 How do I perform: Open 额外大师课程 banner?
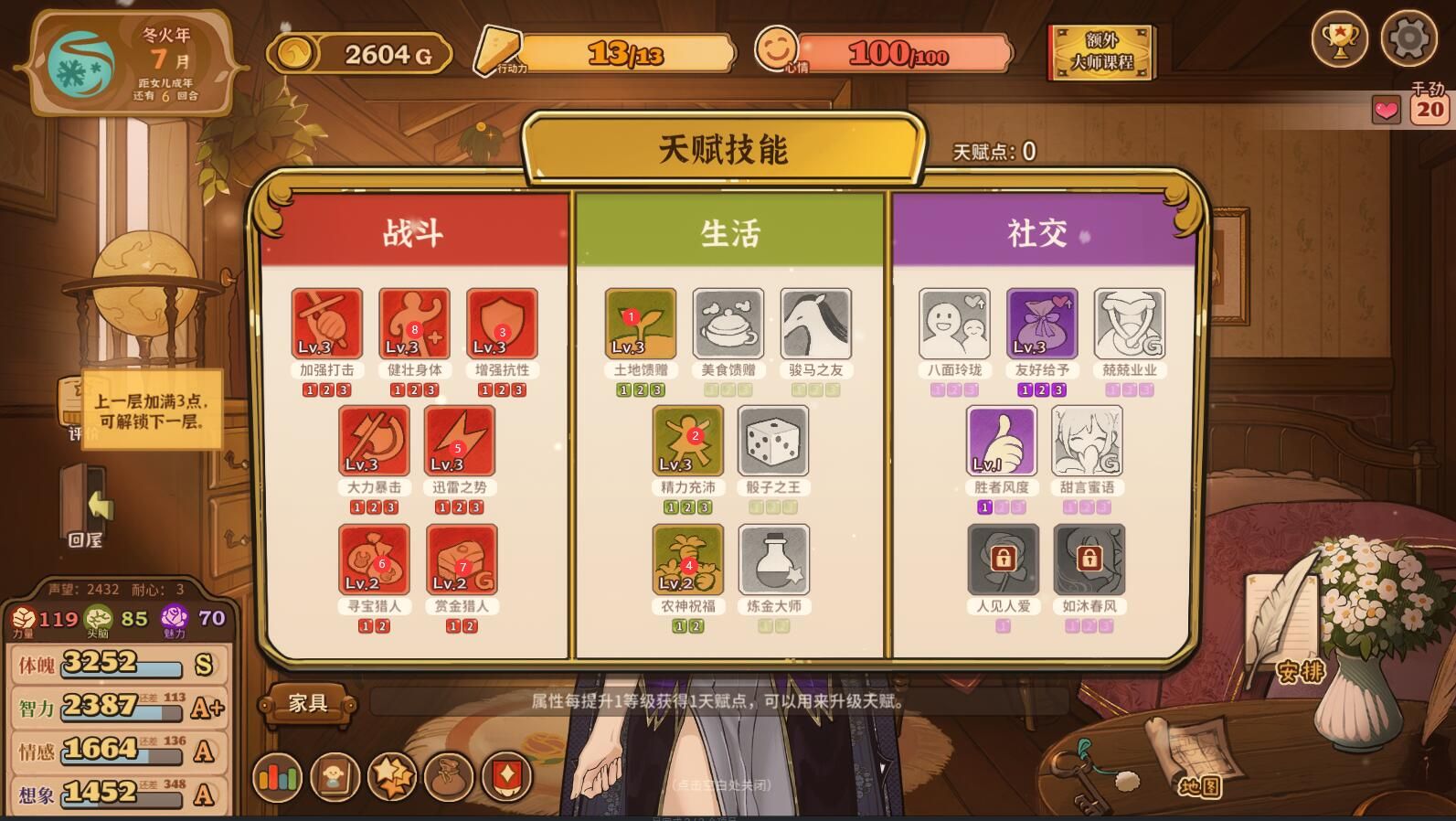[x=1101, y=53]
